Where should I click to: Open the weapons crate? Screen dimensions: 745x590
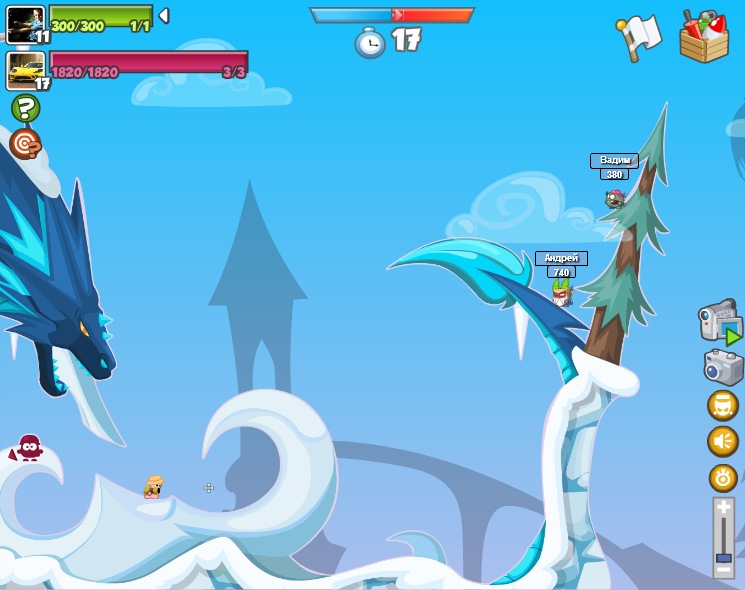point(704,37)
